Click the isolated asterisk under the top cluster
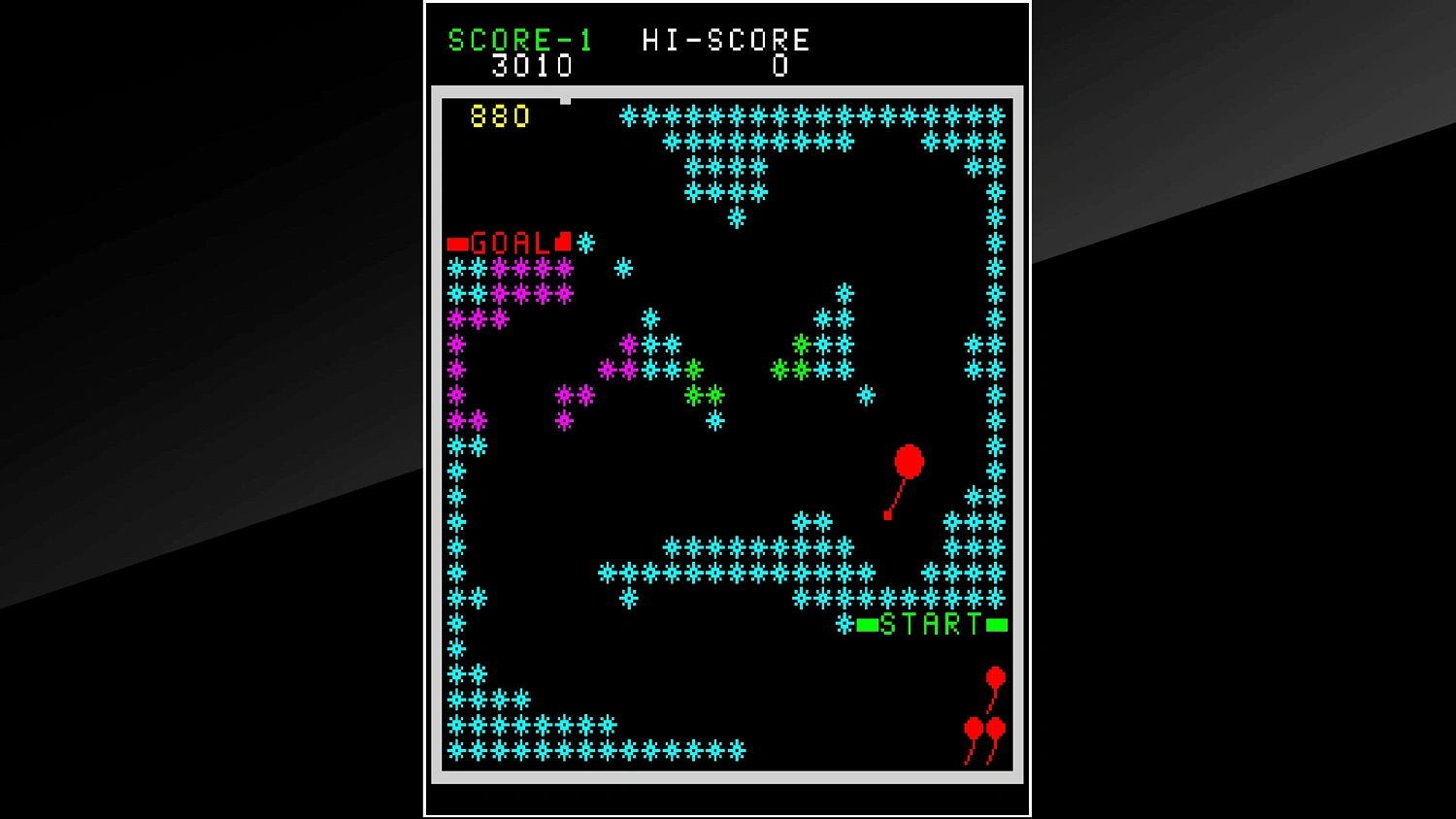Screen dimensions: 1456x819 [736, 218]
